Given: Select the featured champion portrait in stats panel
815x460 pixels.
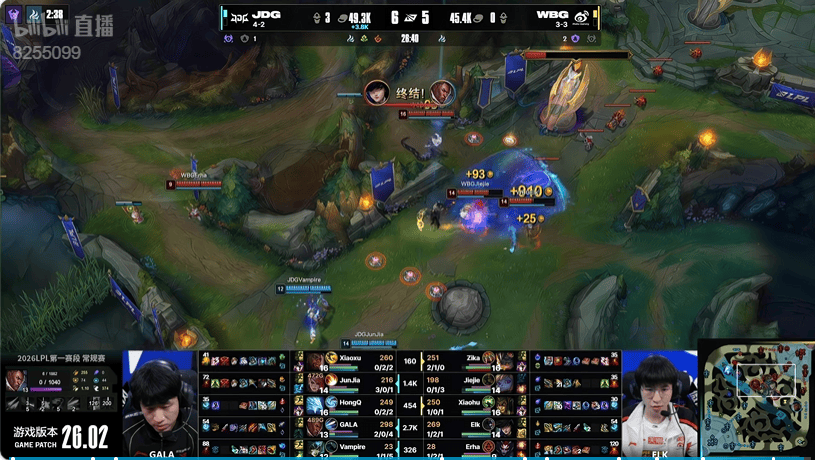Looking at the screenshot, I should tap(19, 381).
